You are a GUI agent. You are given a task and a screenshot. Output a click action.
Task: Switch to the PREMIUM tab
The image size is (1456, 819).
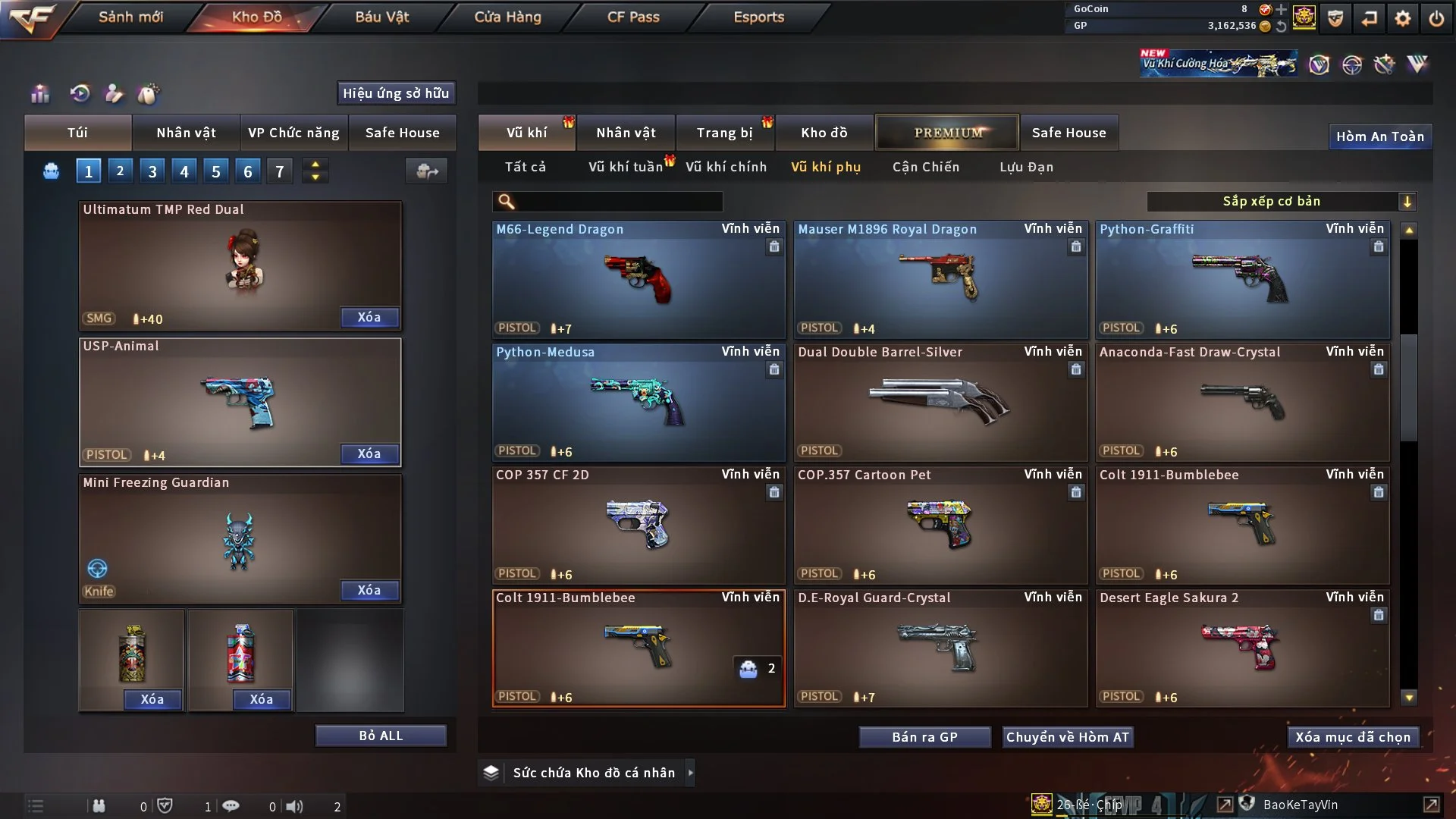947,133
